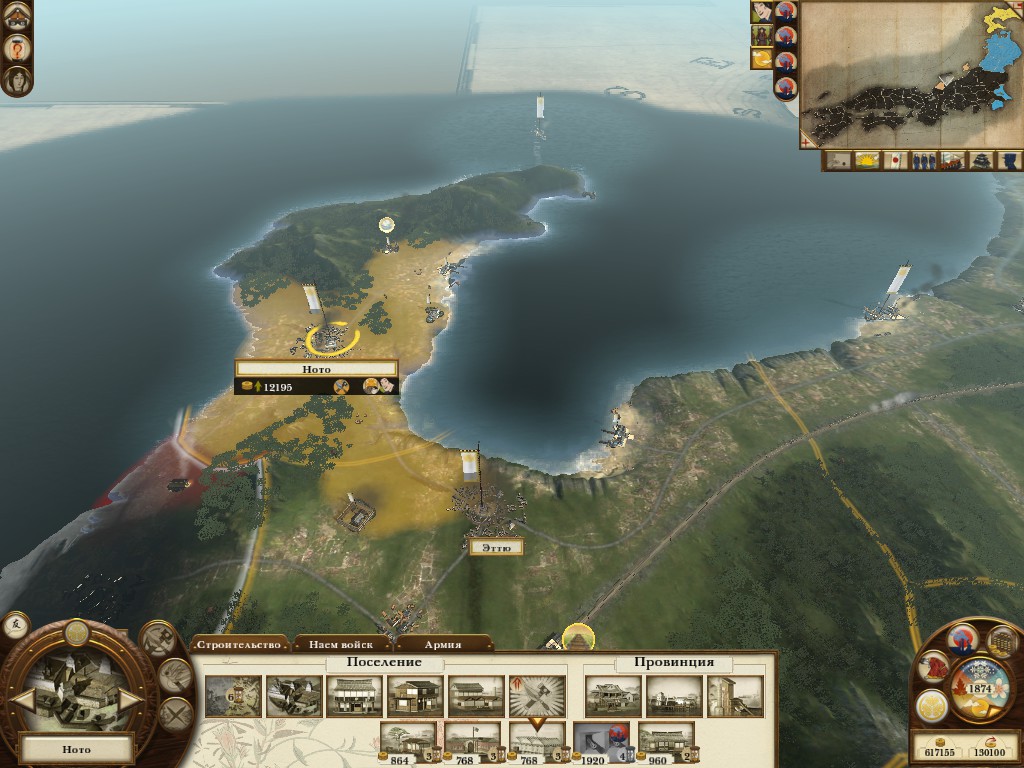Image resolution: width=1024 pixels, height=768 pixels.
Task: Open the finances abacus icon
Action: tap(1001, 641)
